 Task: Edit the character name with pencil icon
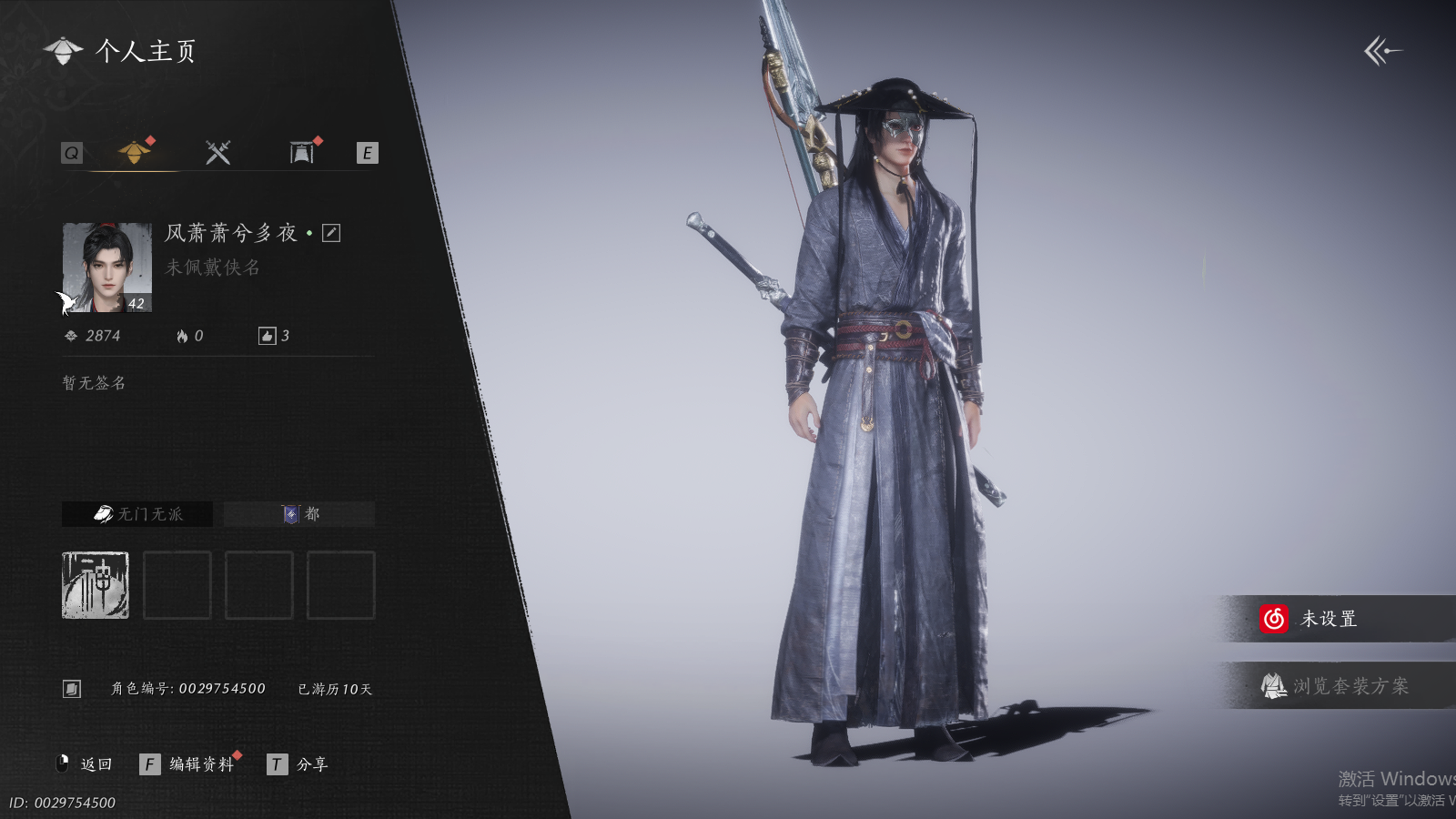click(x=331, y=233)
